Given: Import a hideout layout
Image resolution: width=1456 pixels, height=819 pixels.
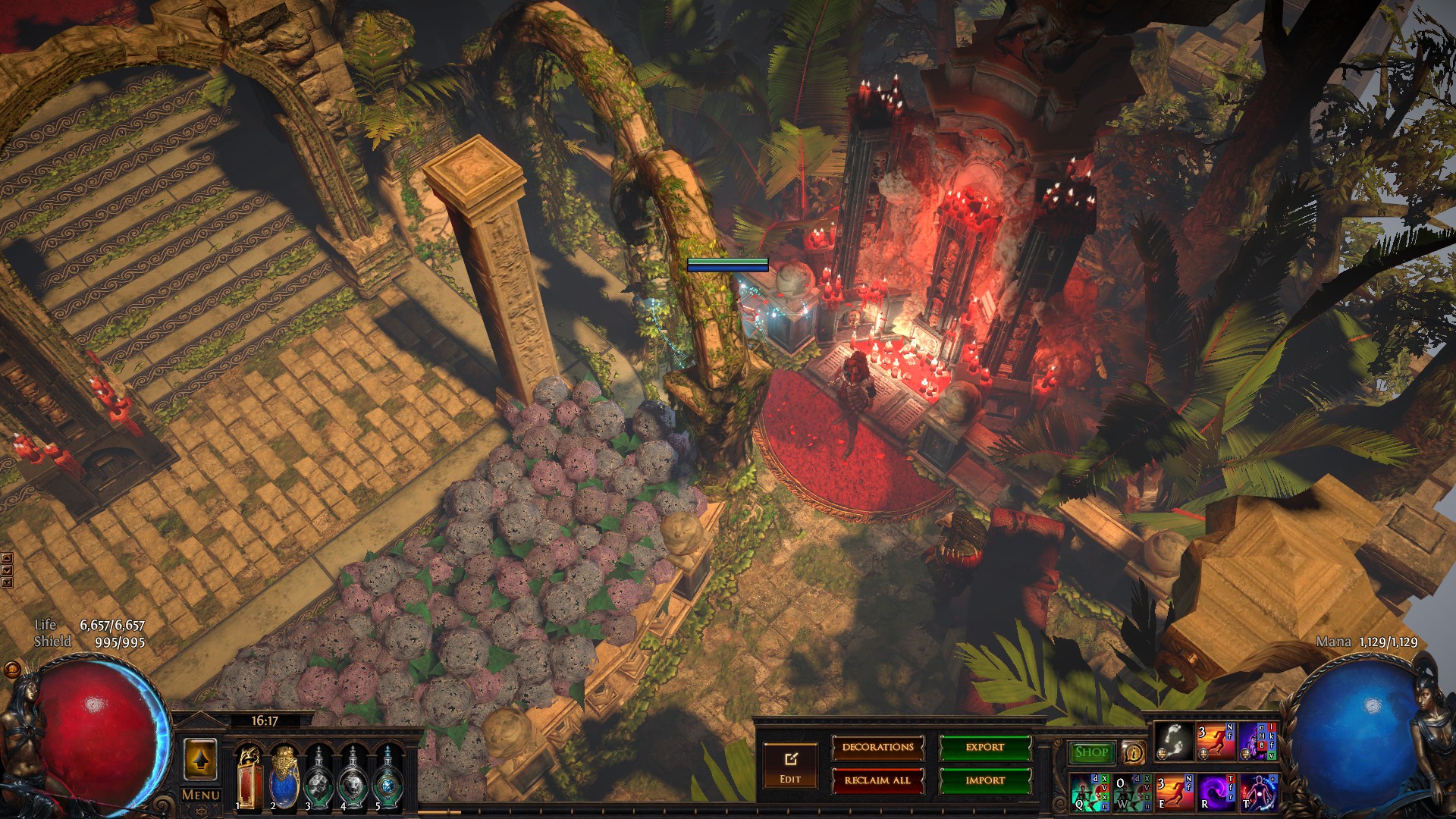Looking at the screenshot, I should pos(985,780).
